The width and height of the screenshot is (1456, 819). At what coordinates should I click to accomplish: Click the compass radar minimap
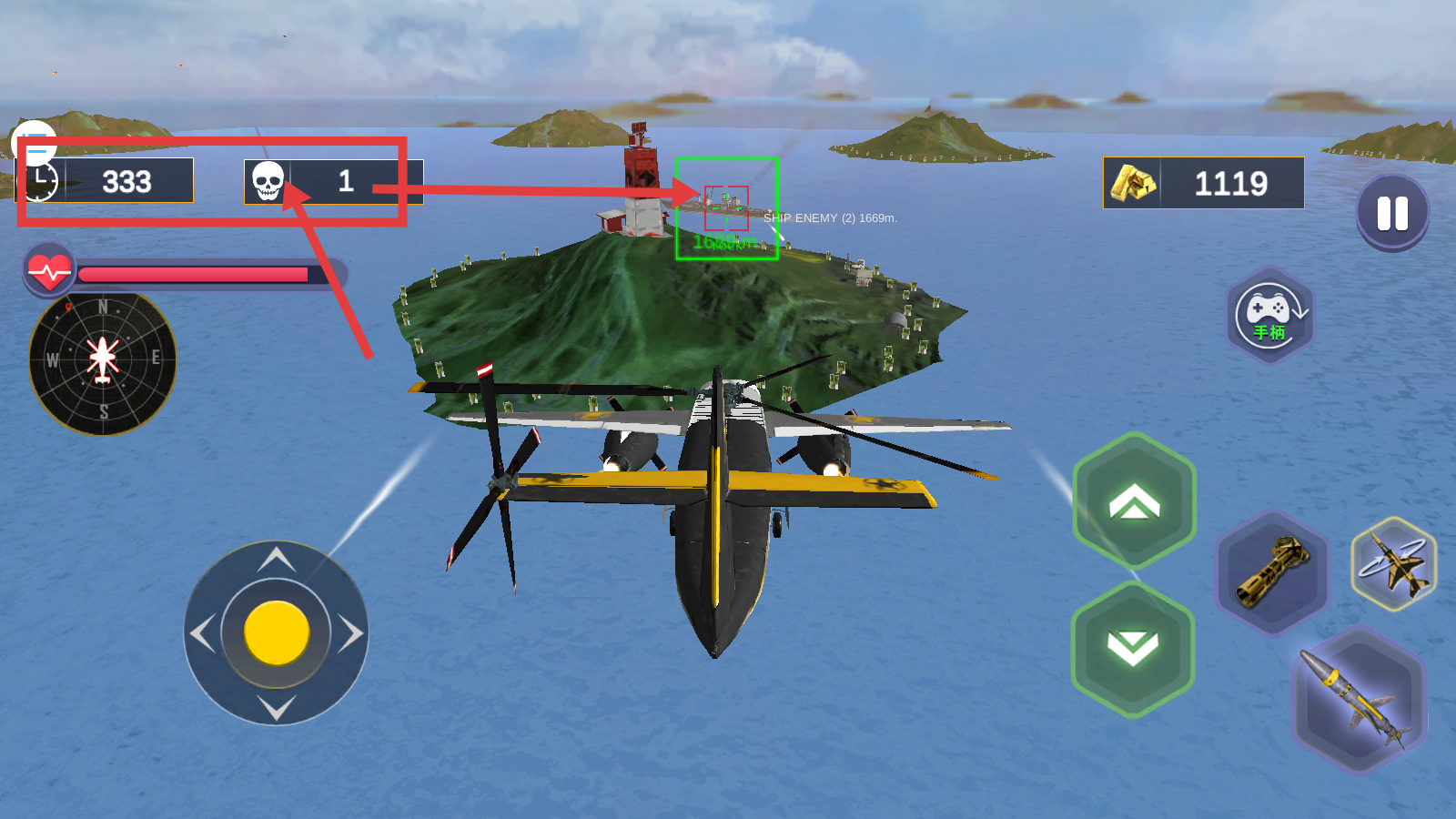tap(103, 362)
